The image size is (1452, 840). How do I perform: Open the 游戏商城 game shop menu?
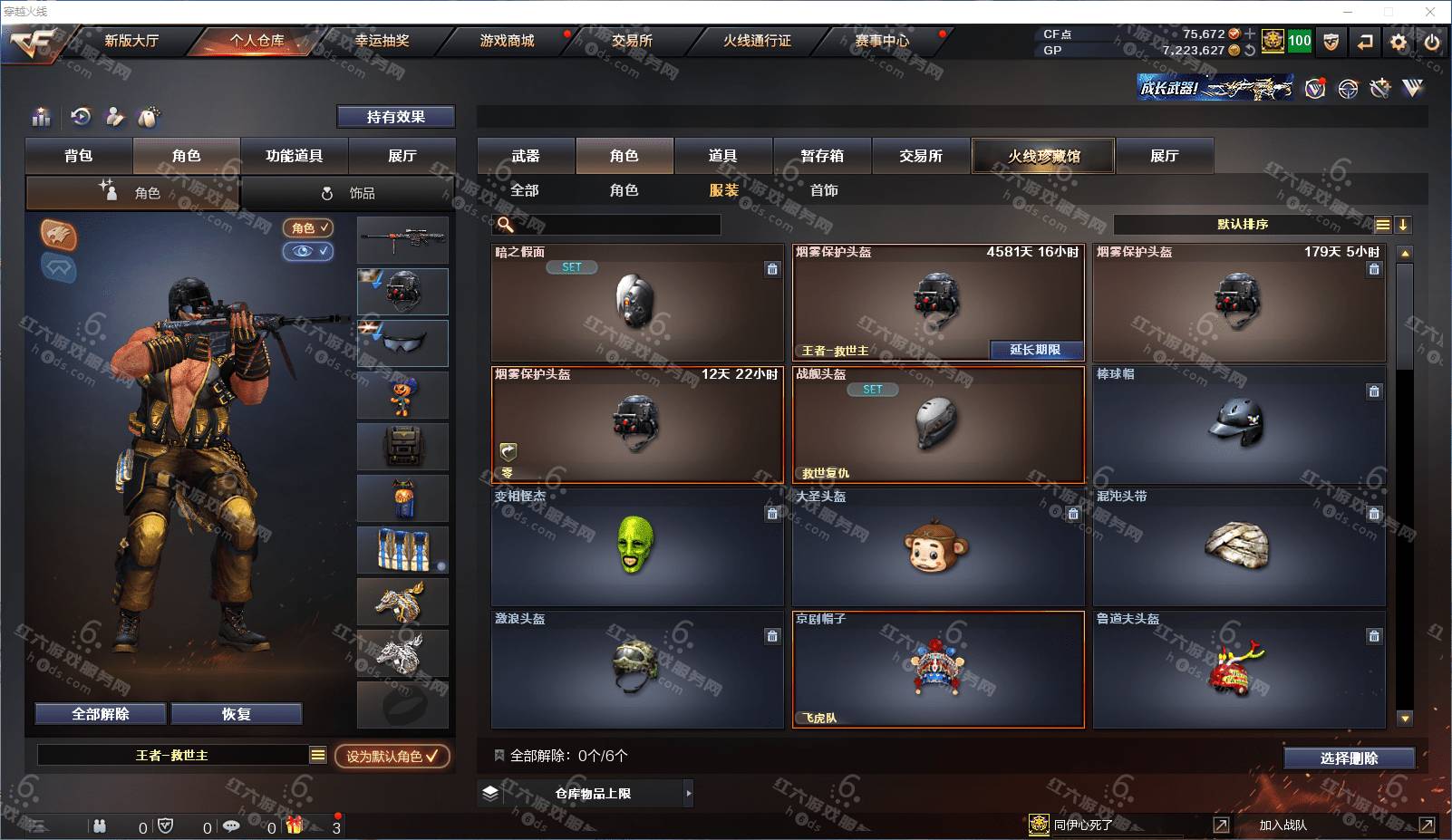click(507, 41)
